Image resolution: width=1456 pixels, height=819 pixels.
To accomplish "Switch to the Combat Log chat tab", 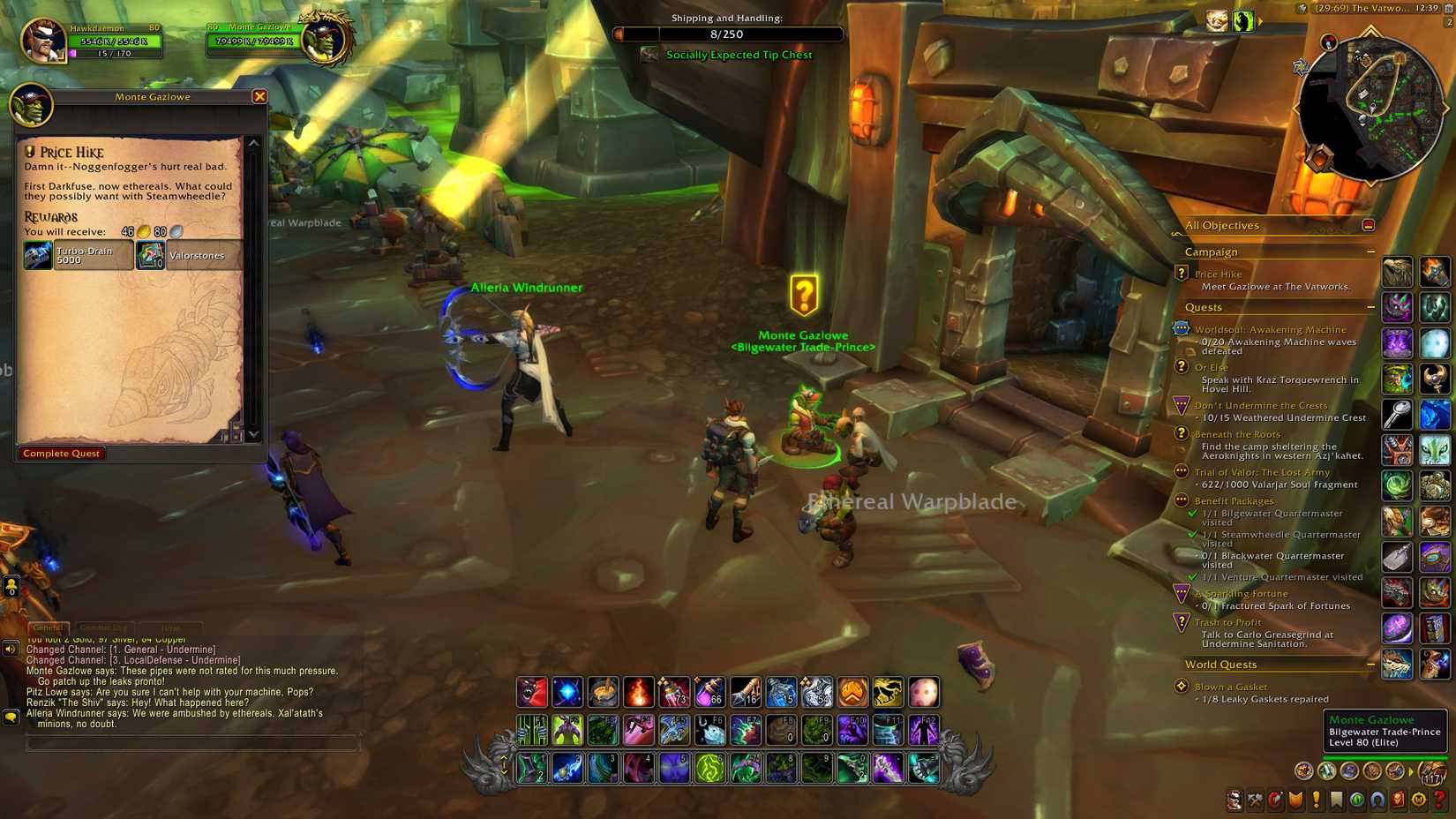I will 106,627.
